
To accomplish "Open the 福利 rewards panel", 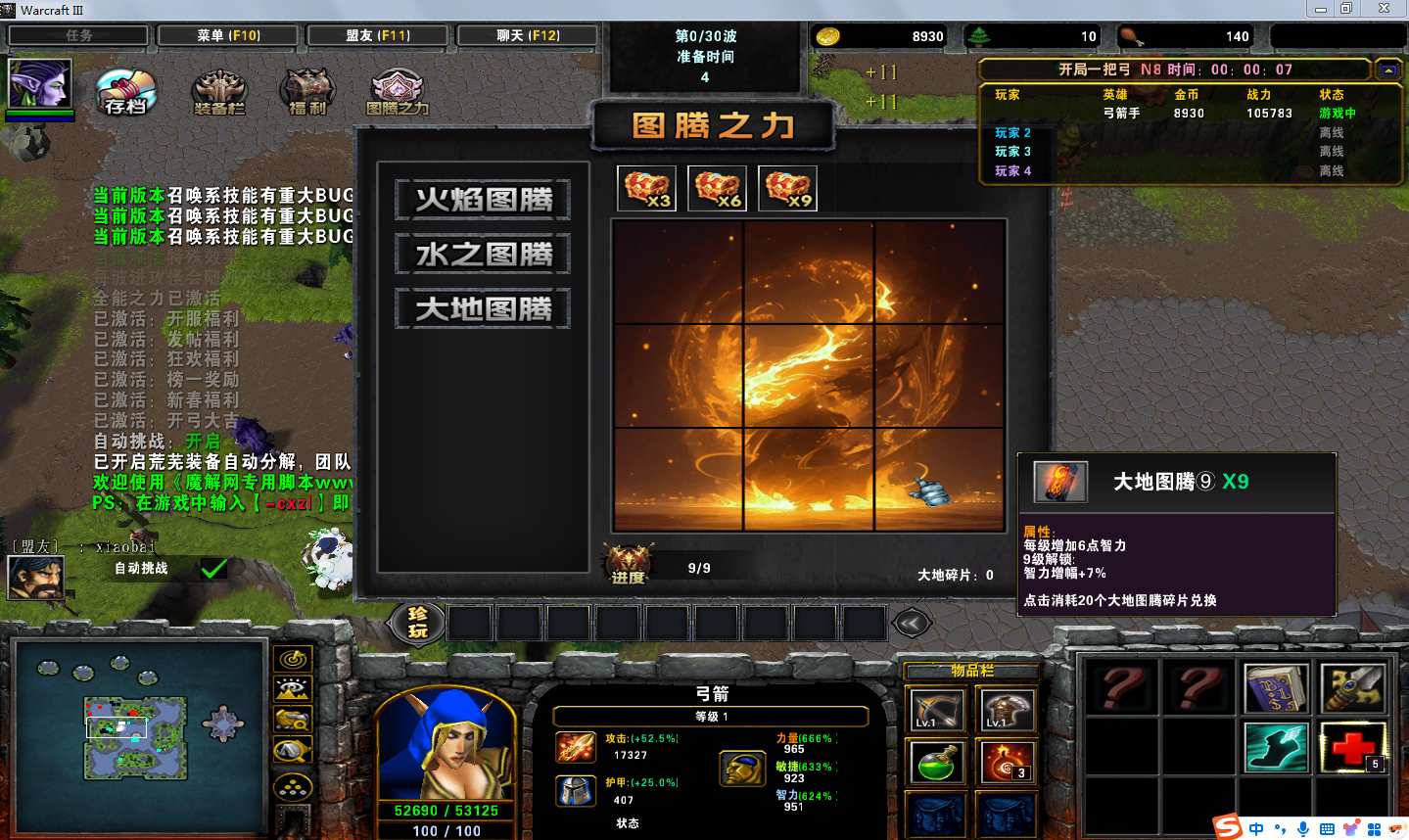I will point(307,93).
